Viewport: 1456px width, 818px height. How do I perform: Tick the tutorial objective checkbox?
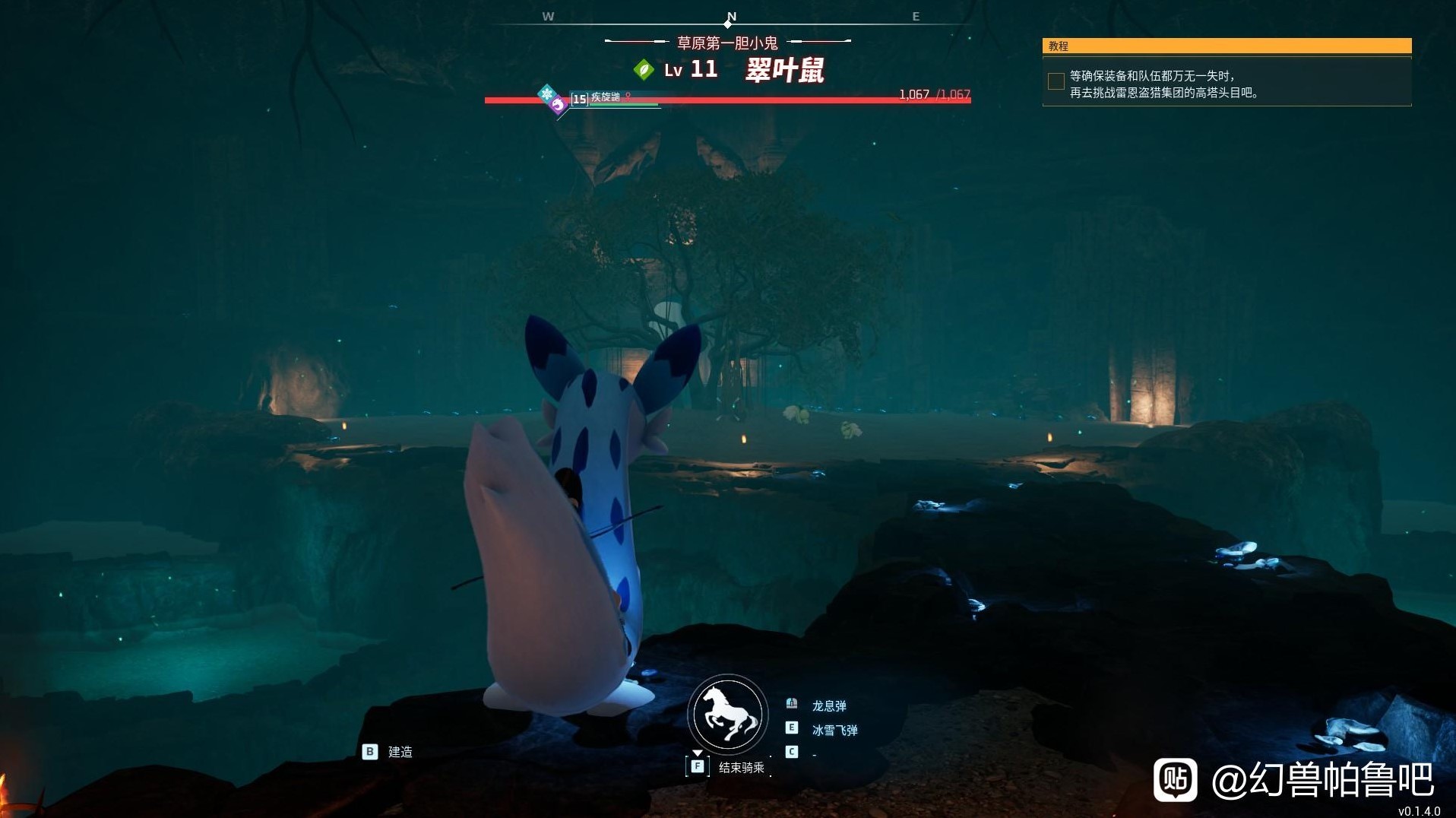tap(1056, 81)
